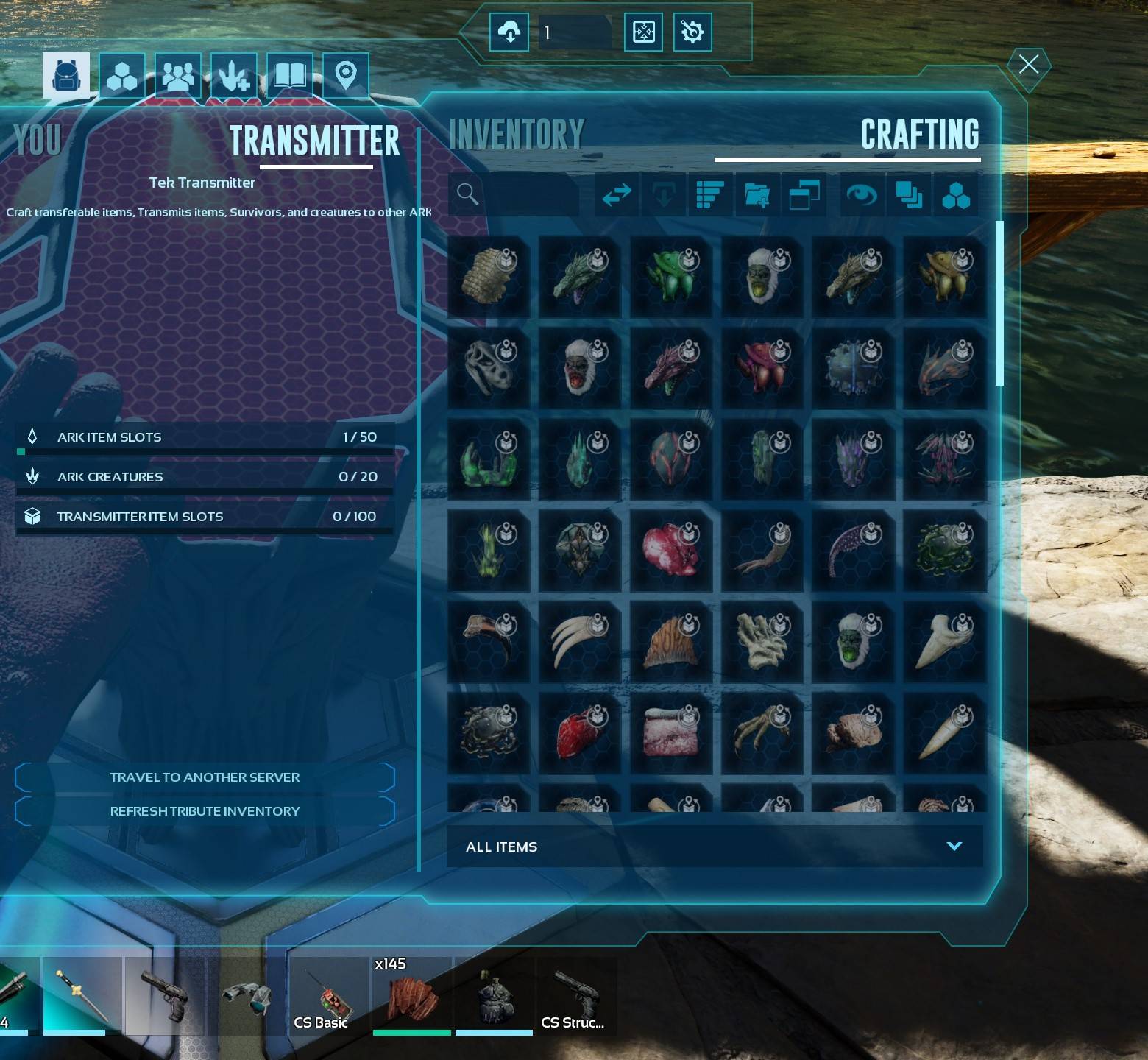Open the sorting options icon
Screen dimensions: 1148x1060
click(x=709, y=195)
